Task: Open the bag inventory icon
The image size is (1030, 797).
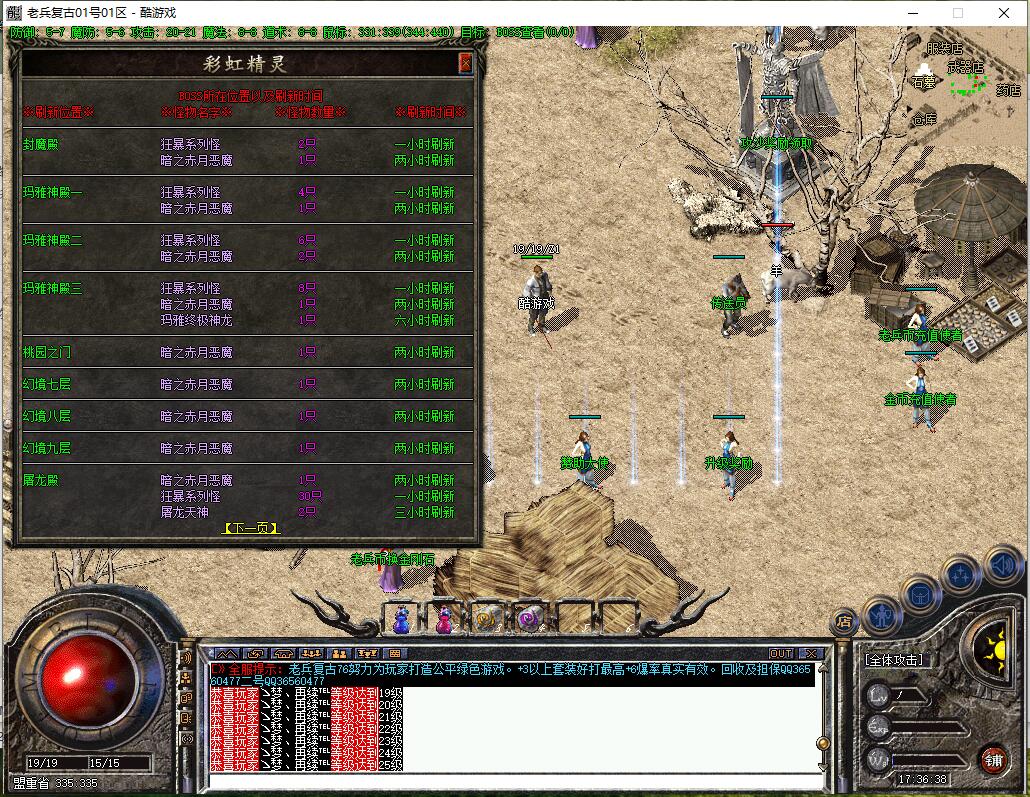Action: coord(921,595)
